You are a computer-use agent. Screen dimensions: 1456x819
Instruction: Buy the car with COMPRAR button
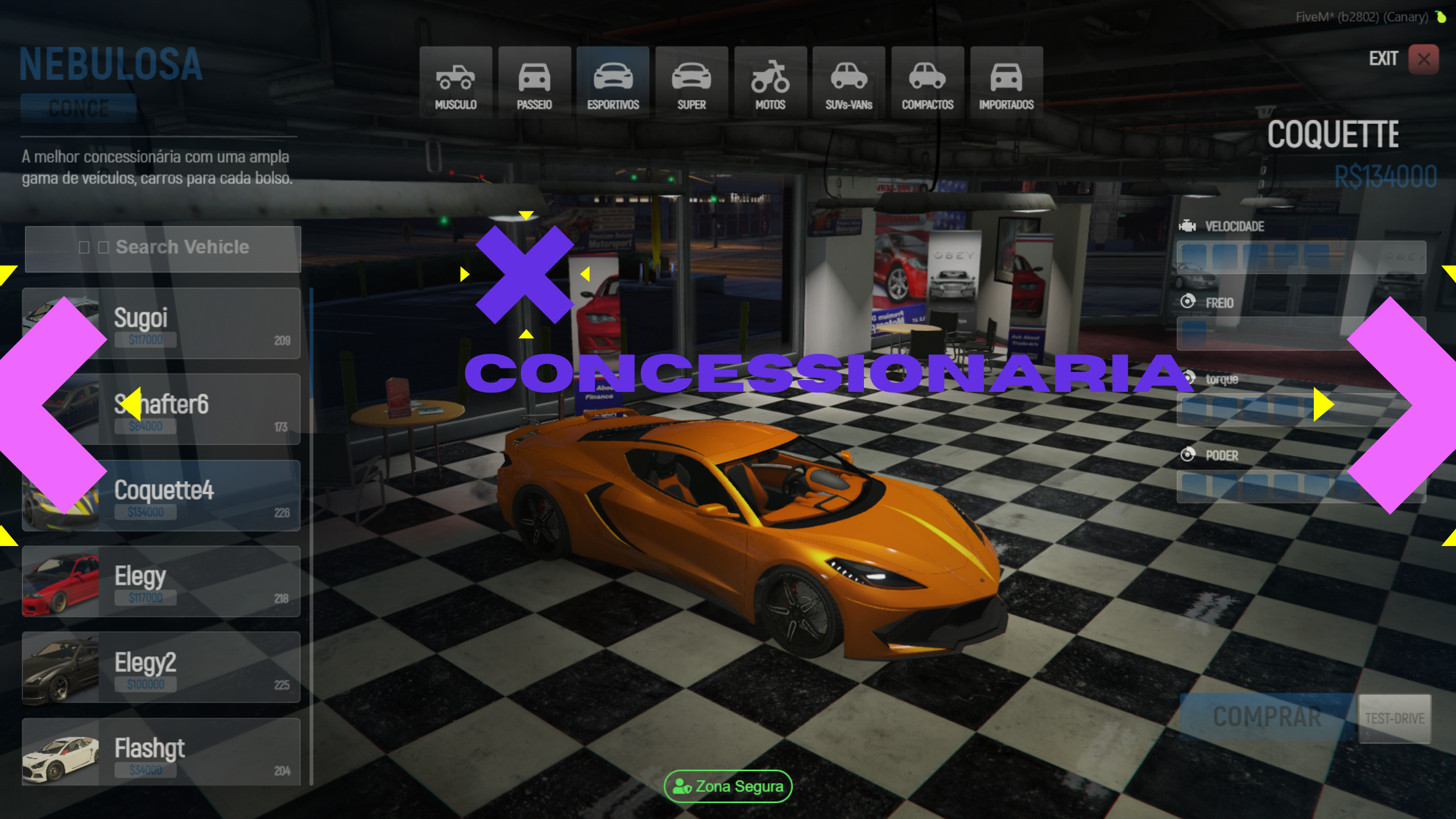(x=1267, y=717)
